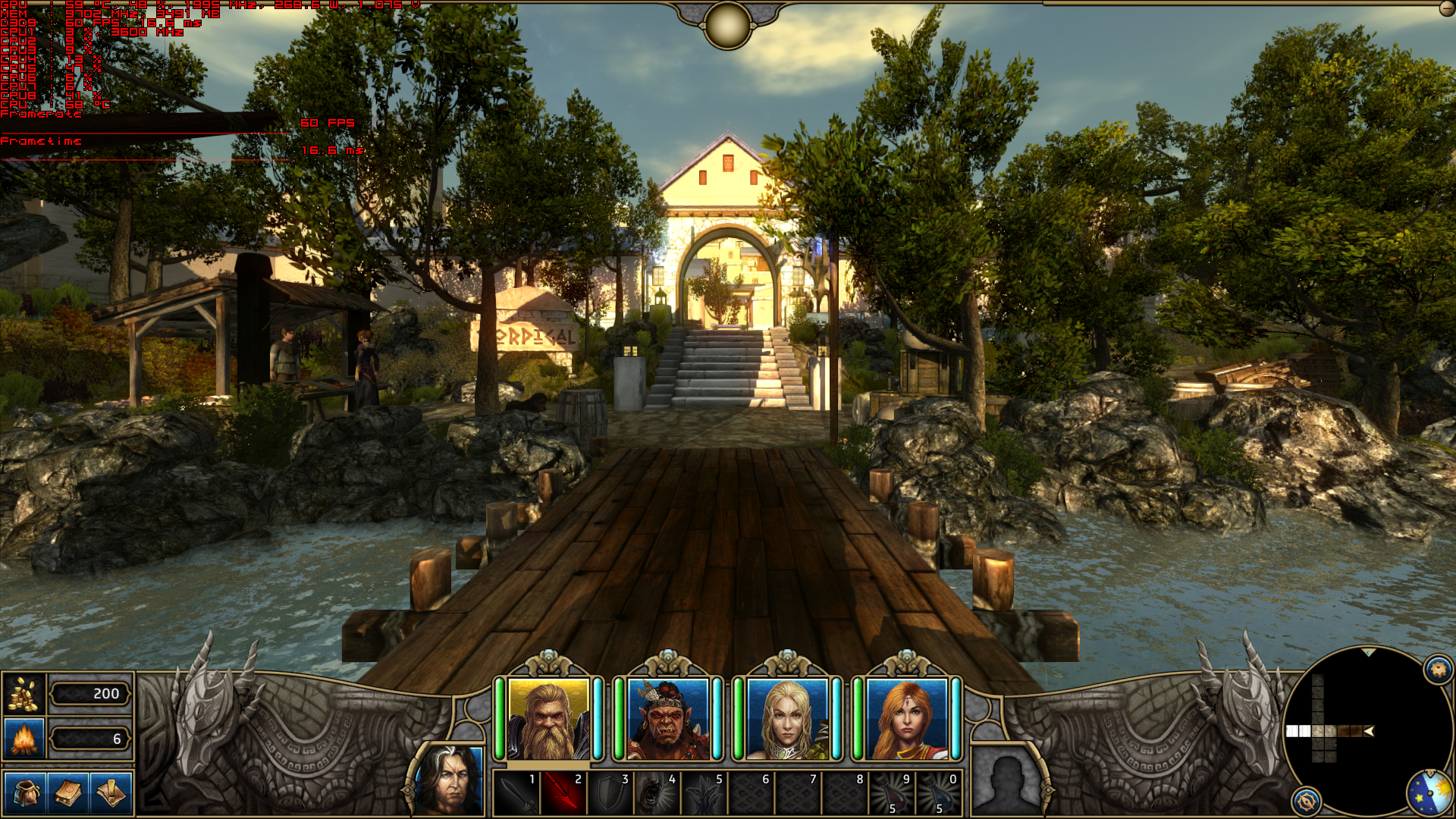Screen dimensions: 1456x819
Task: Select the red-haired woman portrait
Action: (x=906, y=720)
